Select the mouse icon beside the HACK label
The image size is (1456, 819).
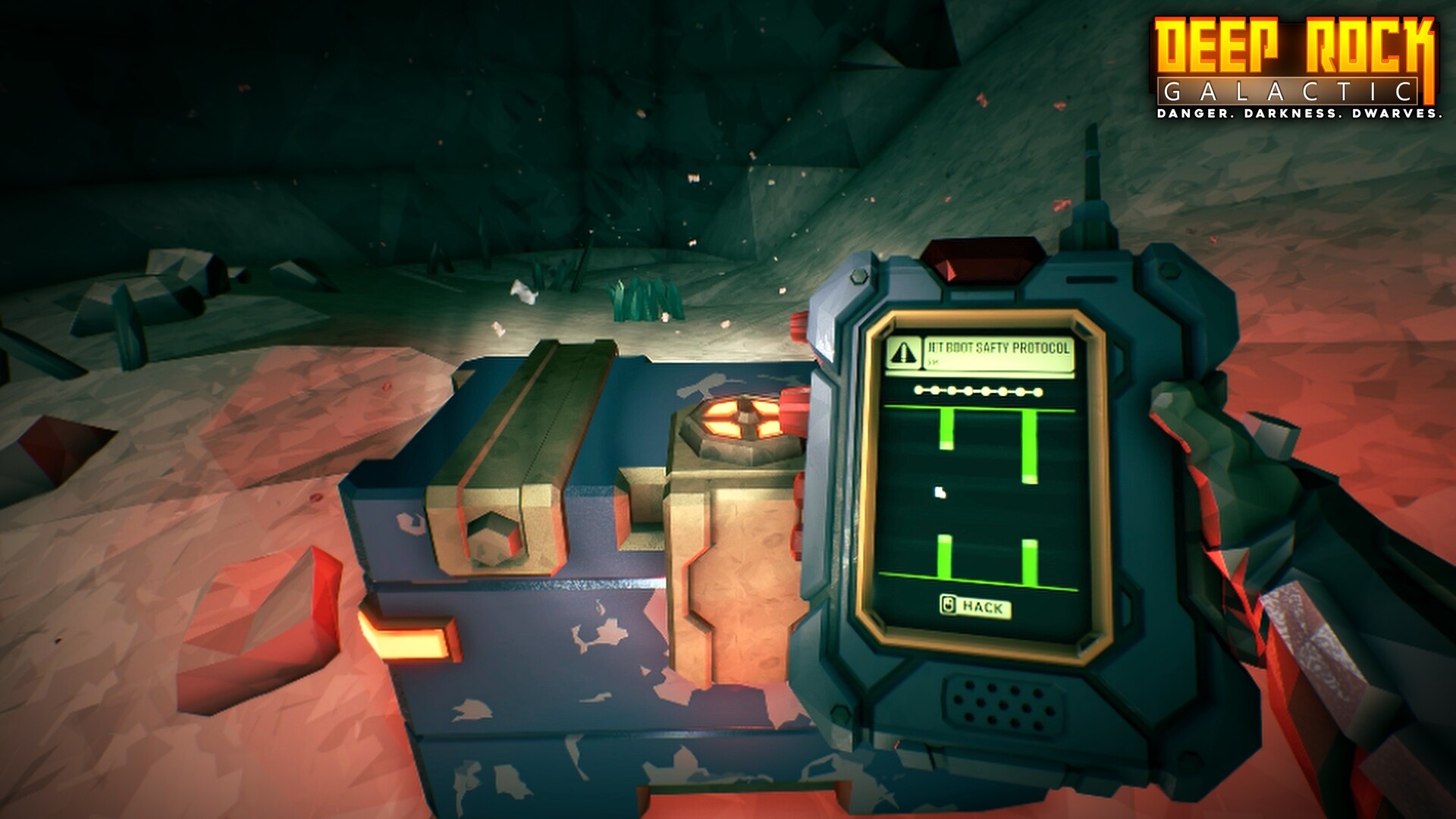pyautogui.click(x=947, y=605)
